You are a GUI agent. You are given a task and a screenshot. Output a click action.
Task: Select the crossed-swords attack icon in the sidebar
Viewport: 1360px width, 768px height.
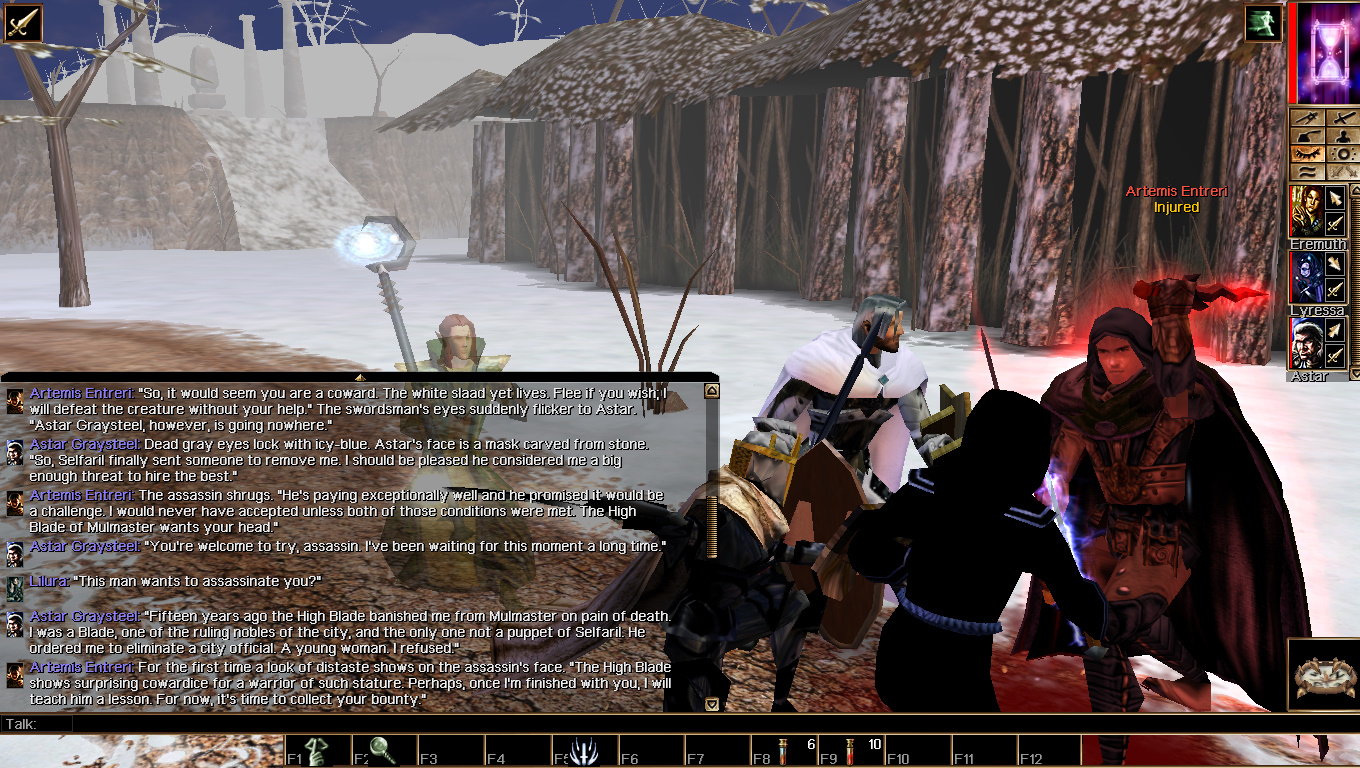pos(1342,118)
